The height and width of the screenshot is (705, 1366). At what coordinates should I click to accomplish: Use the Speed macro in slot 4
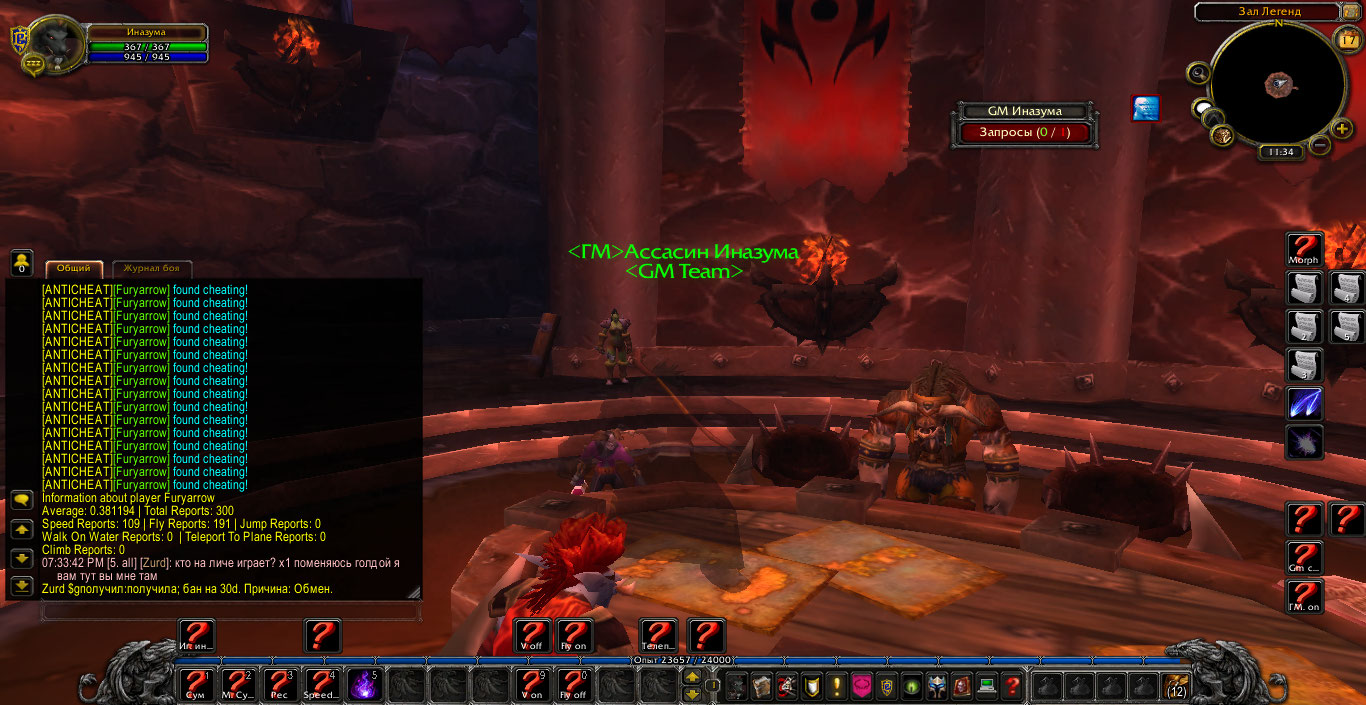(x=321, y=685)
